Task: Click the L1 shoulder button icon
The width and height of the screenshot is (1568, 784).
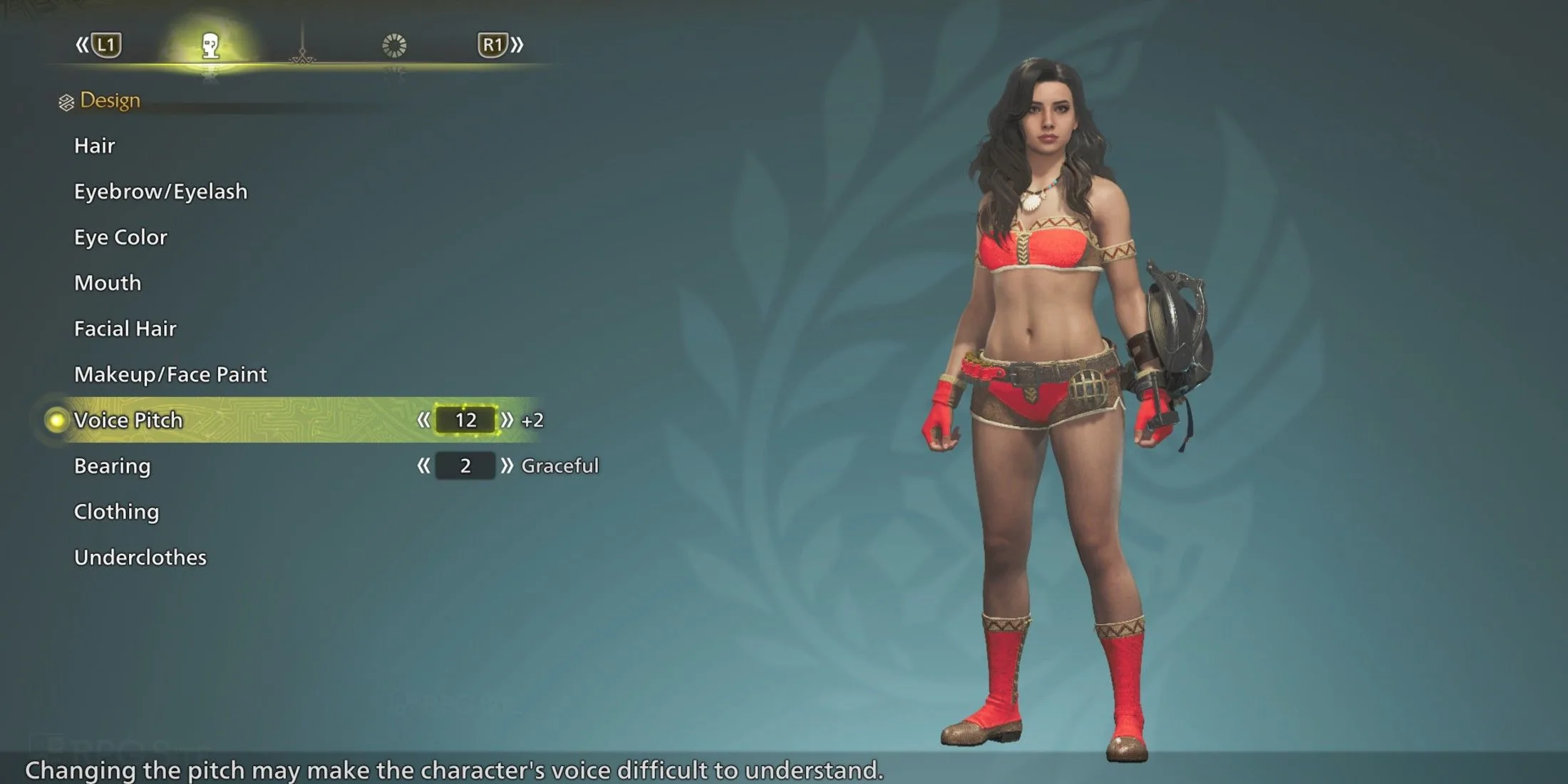Action: coord(108,44)
